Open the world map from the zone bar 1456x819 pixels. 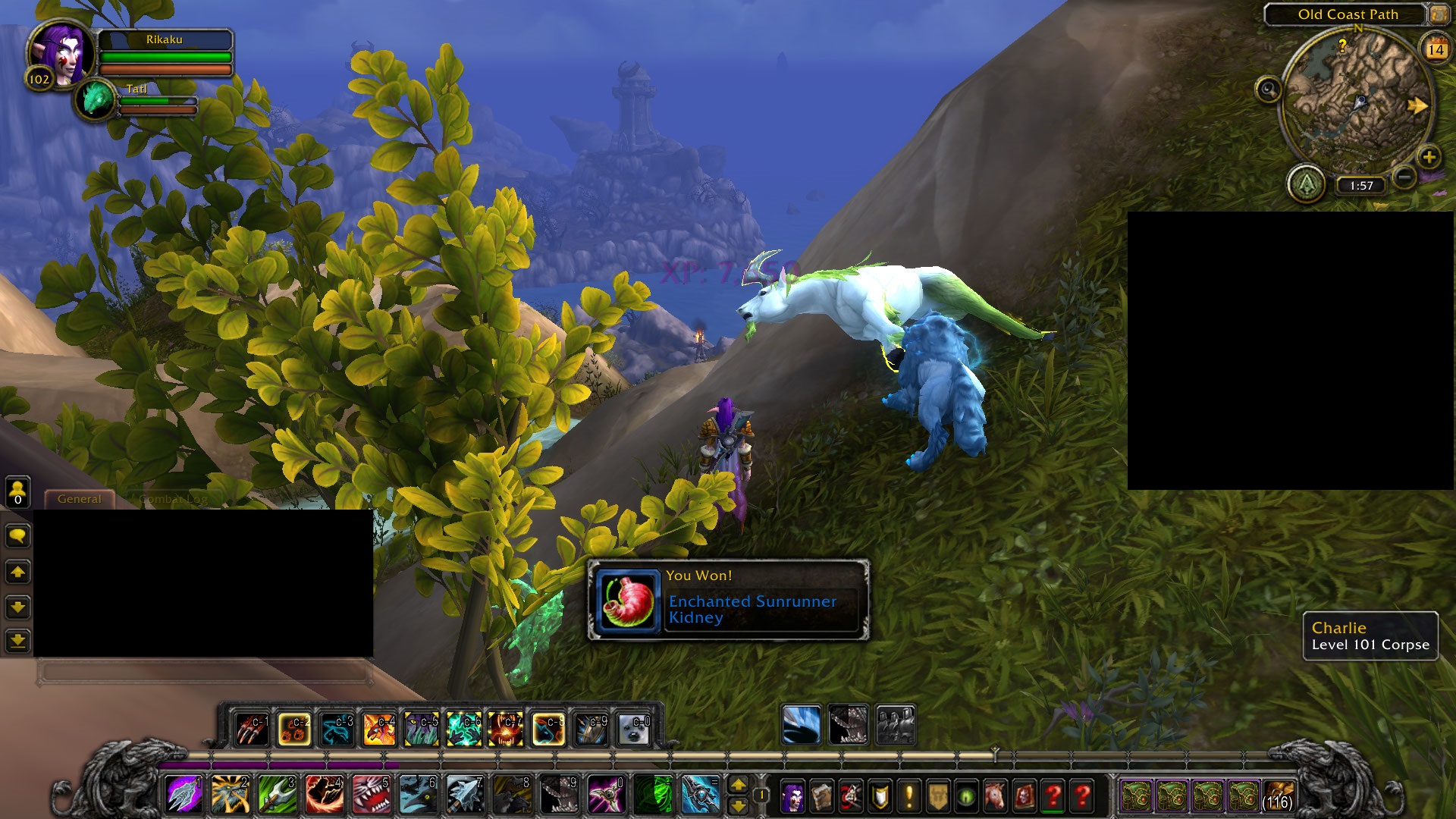point(1439,14)
